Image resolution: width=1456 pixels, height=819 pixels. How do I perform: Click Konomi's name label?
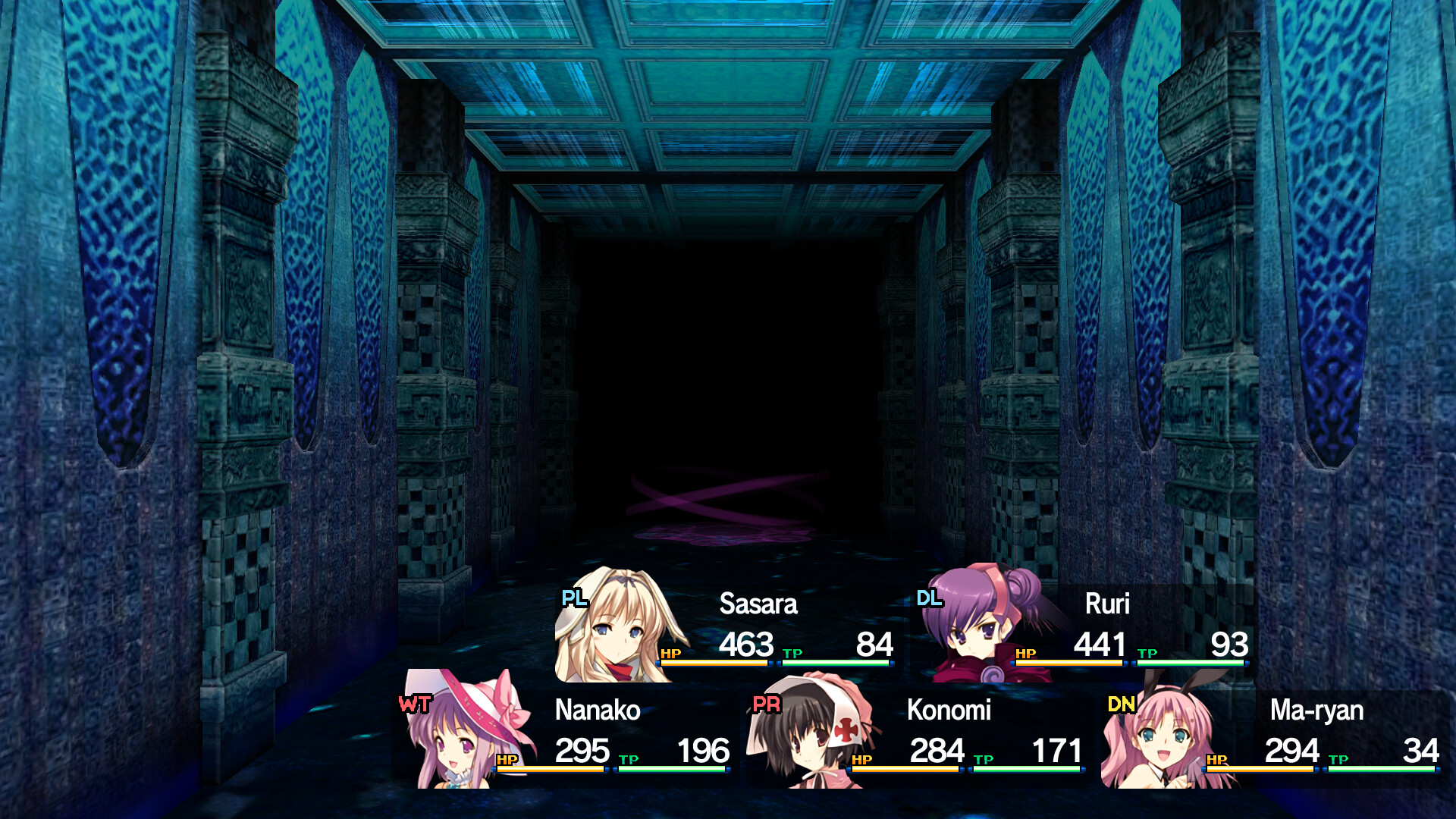point(950,711)
